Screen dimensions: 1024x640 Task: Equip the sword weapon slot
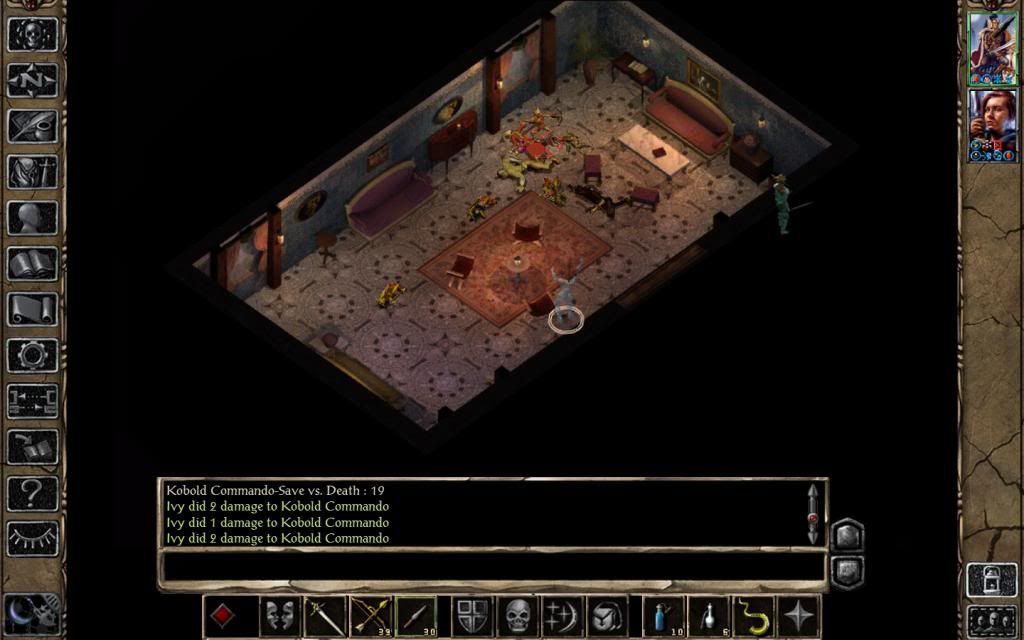(x=325, y=615)
